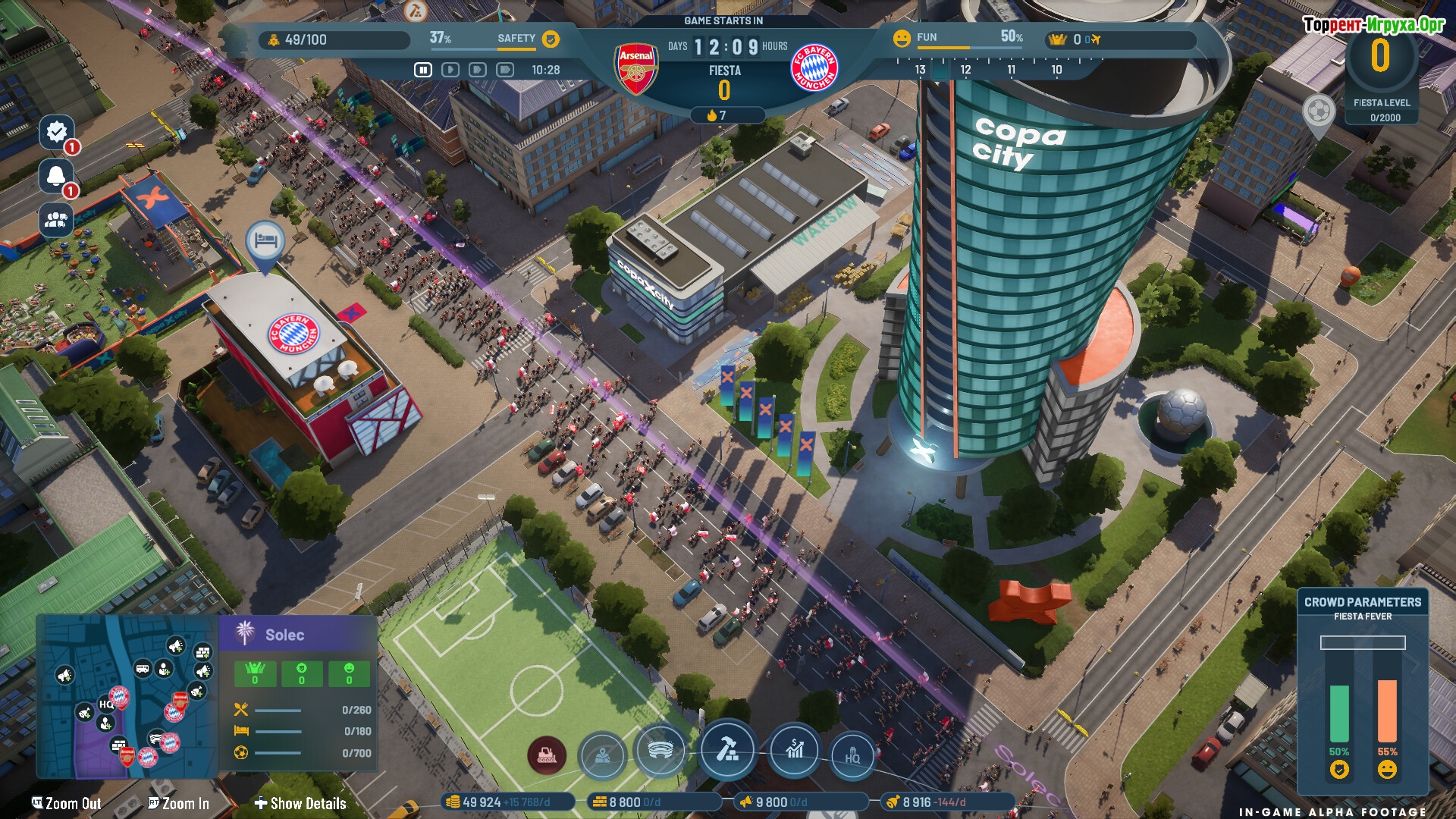This screenshot has height=819, width=1456.
Task: Click the HQ marker on the minimap
Action: click(x=105, y=704)
